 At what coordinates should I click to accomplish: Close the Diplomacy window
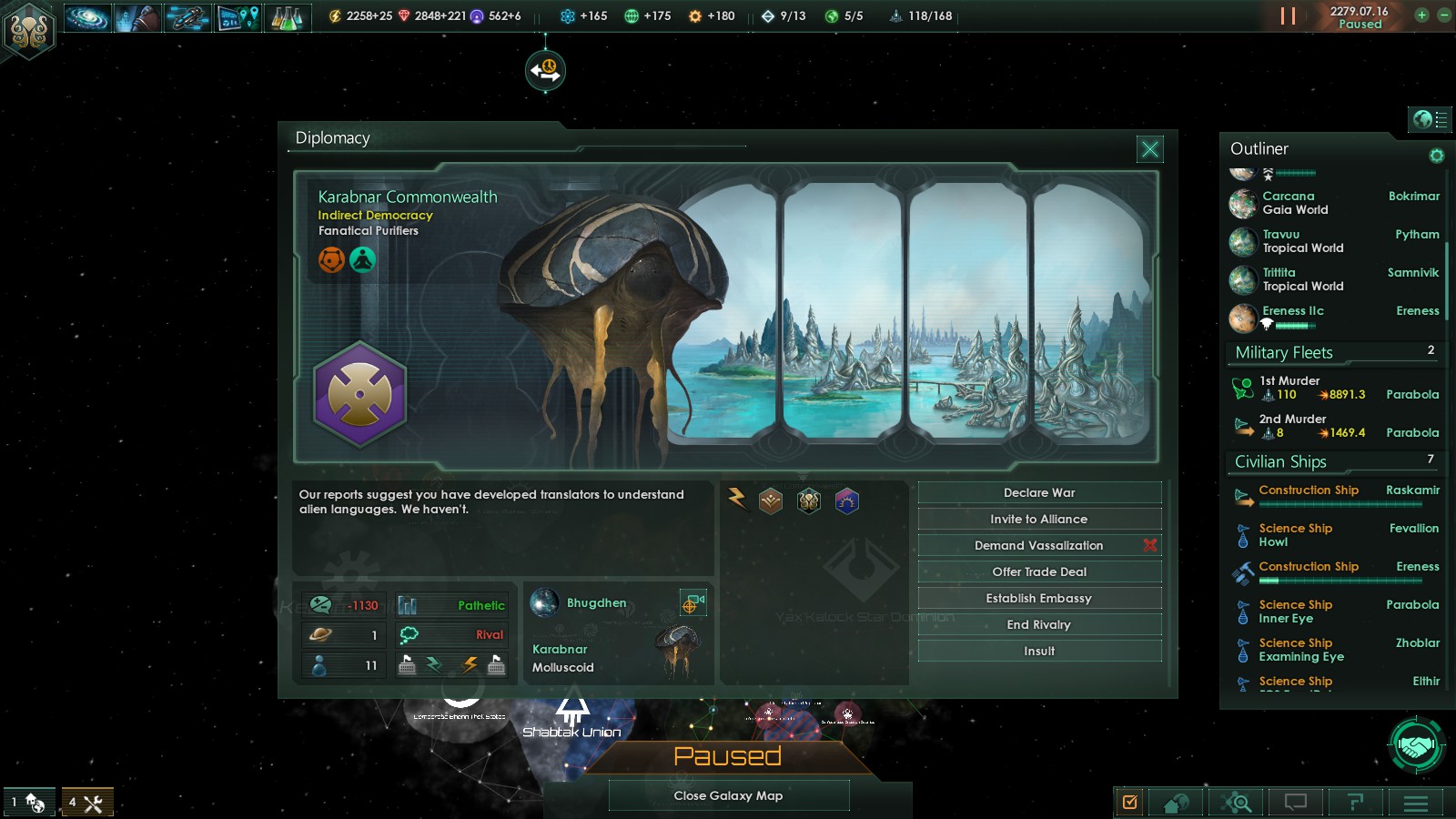[1150, 148]
